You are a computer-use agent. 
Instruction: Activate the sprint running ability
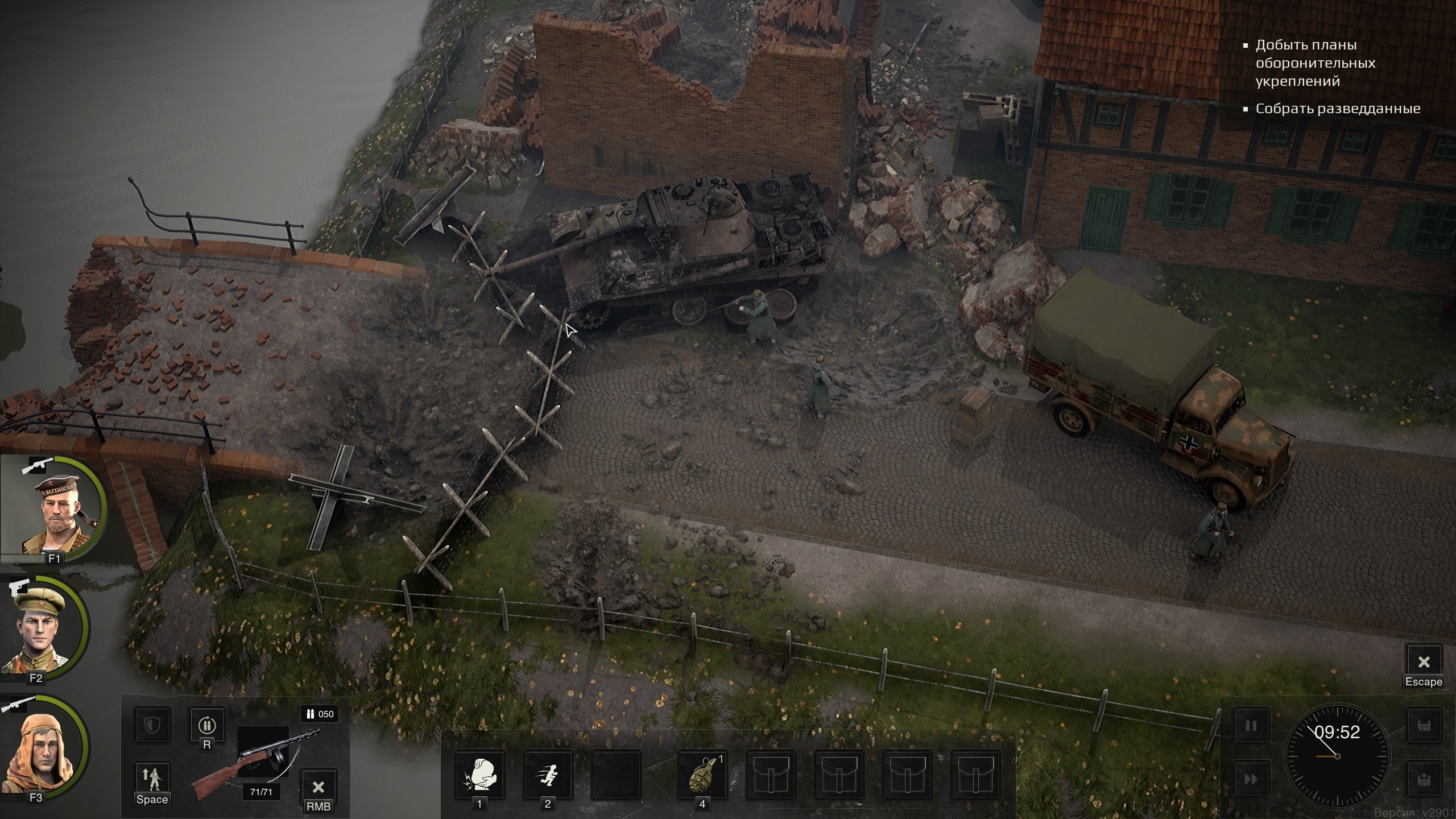(x=548, y=775)
